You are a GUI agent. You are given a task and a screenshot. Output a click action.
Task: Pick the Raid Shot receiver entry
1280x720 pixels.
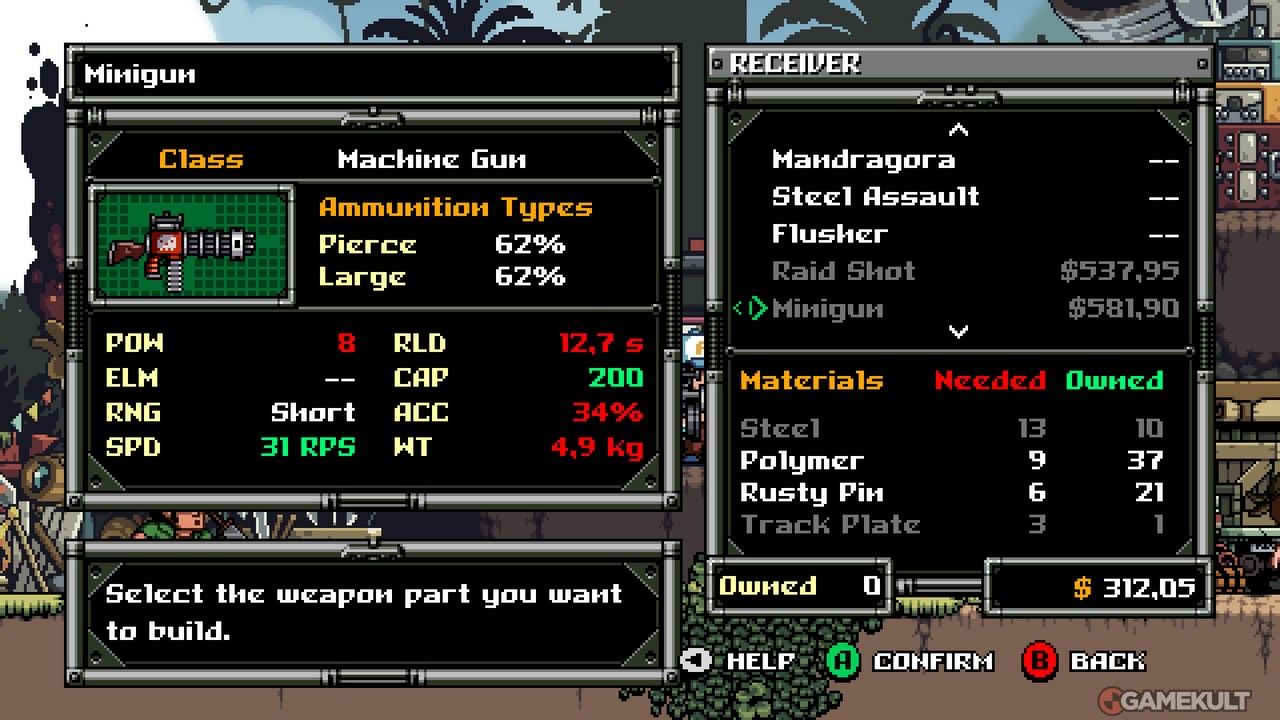pos(843,271)
